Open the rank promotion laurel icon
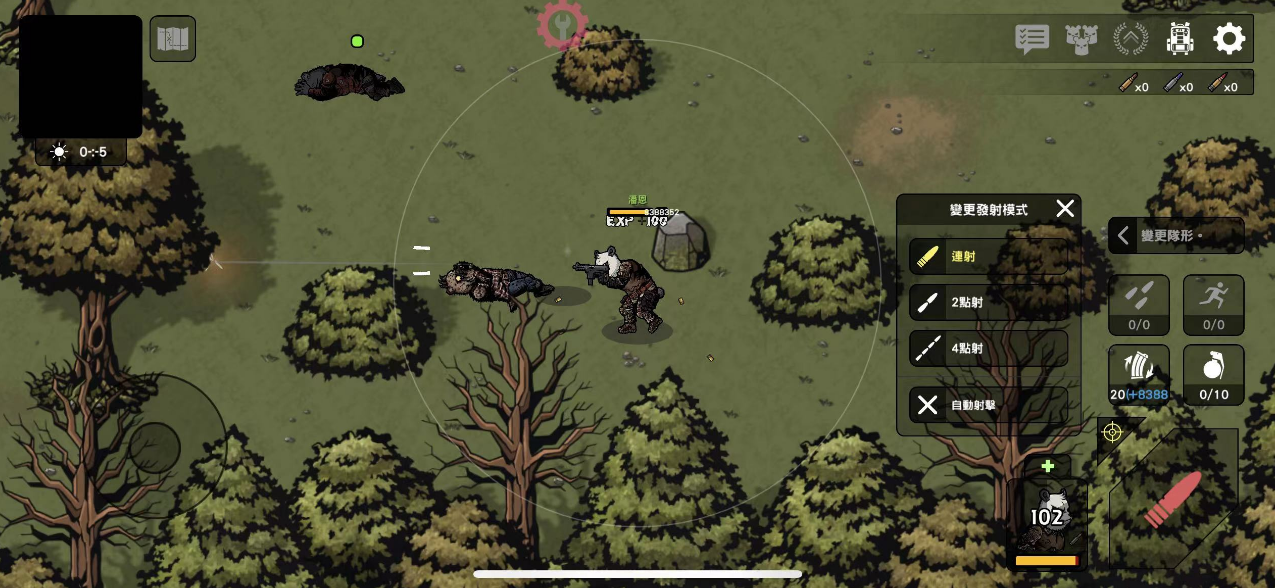 (1131, 39)
